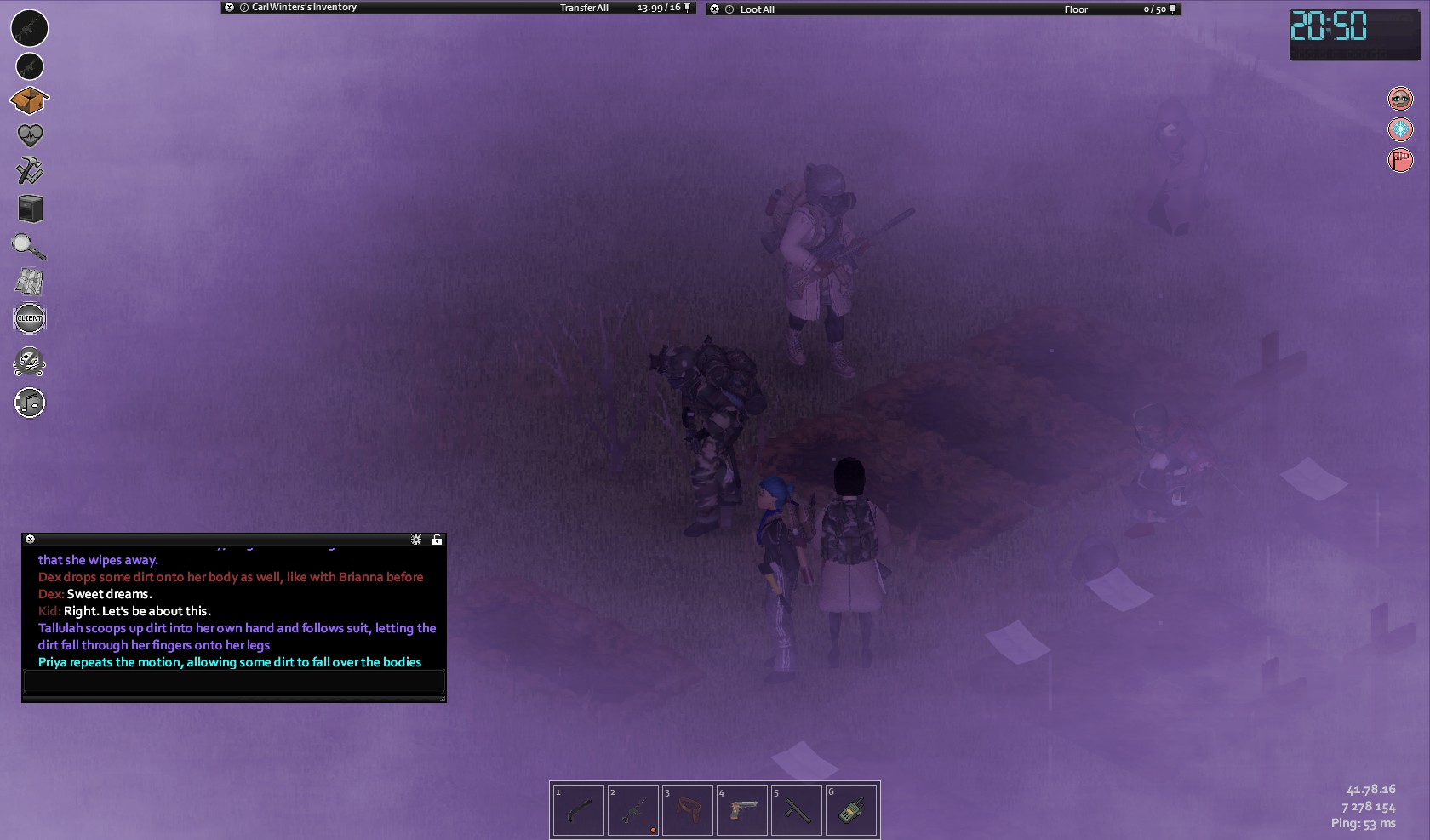Equip the pistol in hotbar slot 4
This screenshot has height=840, width=1430.
(x=742, y=810)
